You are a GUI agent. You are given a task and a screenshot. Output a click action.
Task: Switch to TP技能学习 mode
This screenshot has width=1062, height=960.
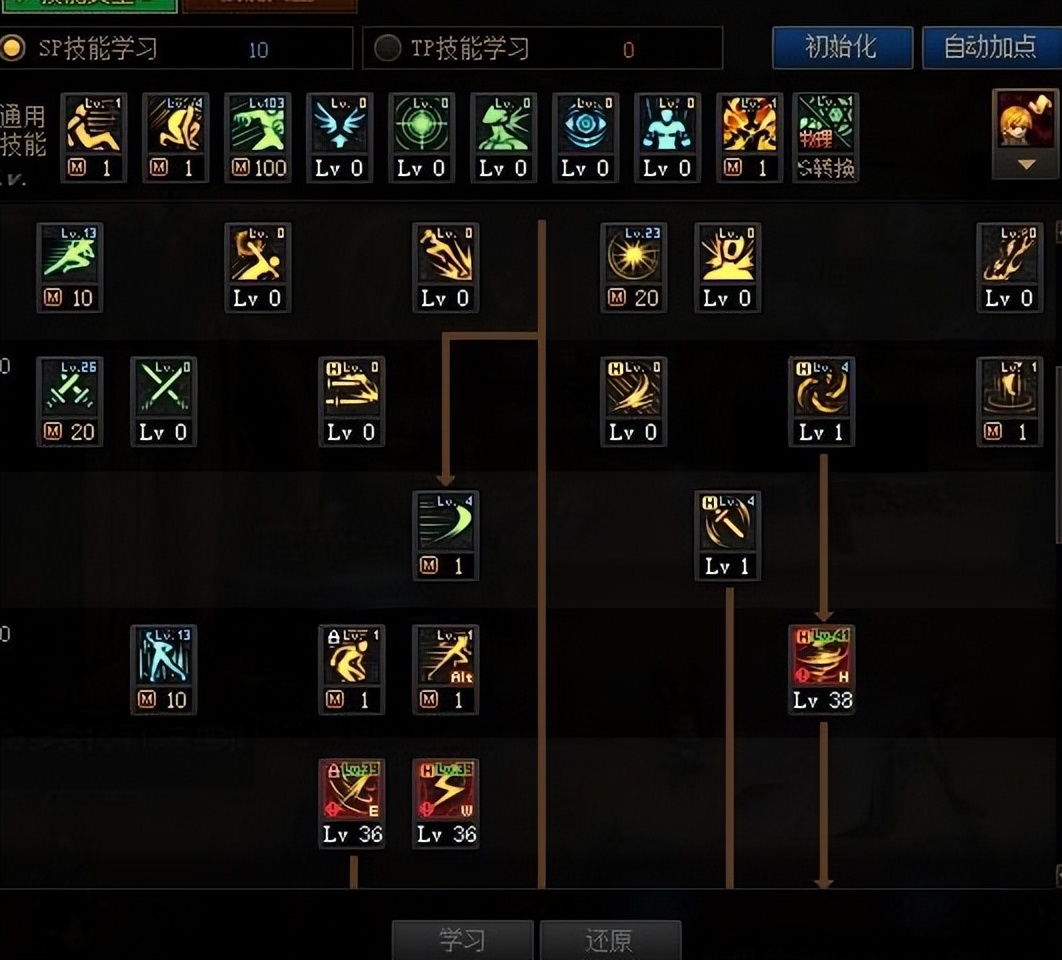point(387,48)
